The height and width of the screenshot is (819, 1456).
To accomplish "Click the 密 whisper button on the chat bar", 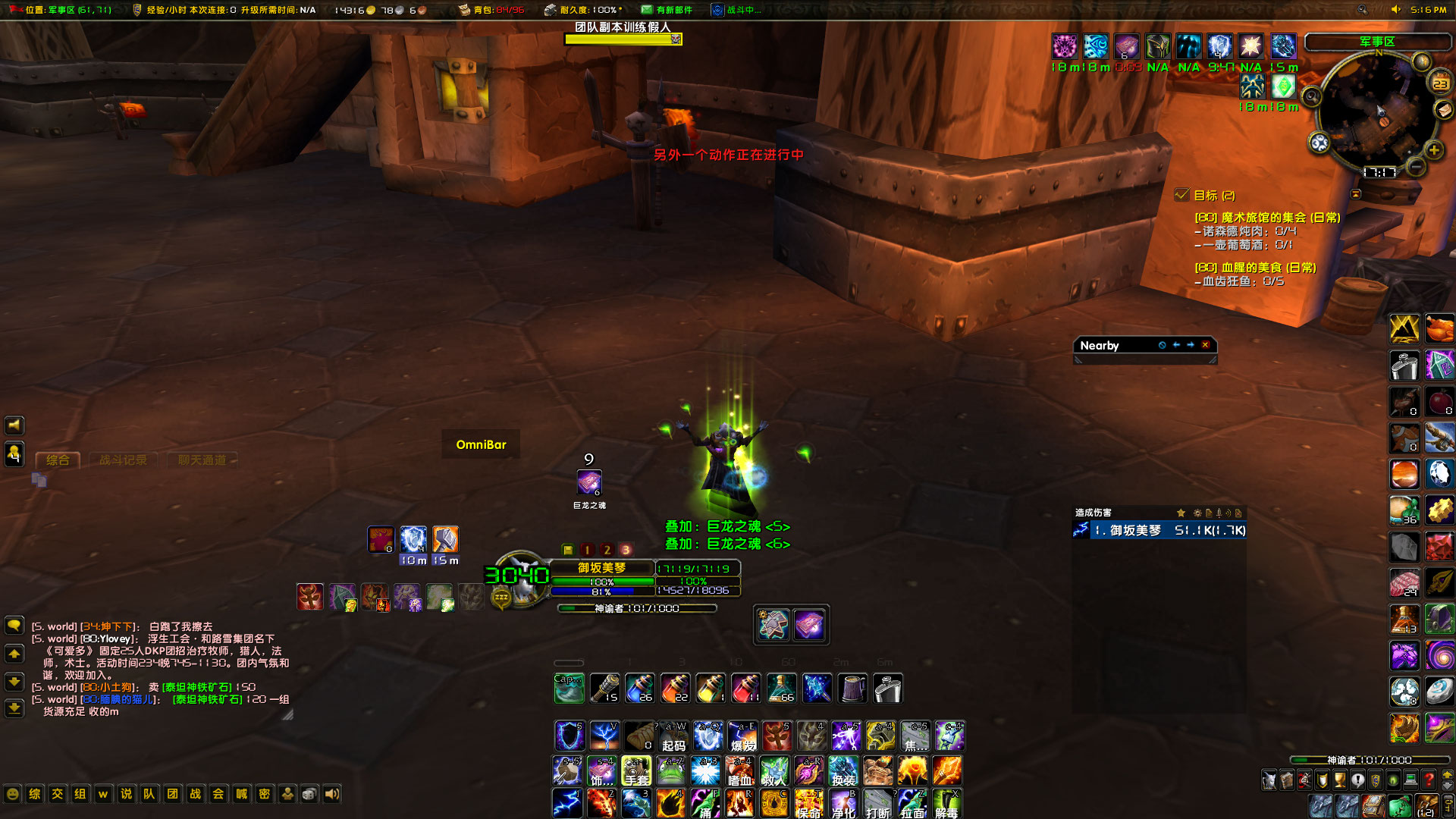I will tap(264, 794).
